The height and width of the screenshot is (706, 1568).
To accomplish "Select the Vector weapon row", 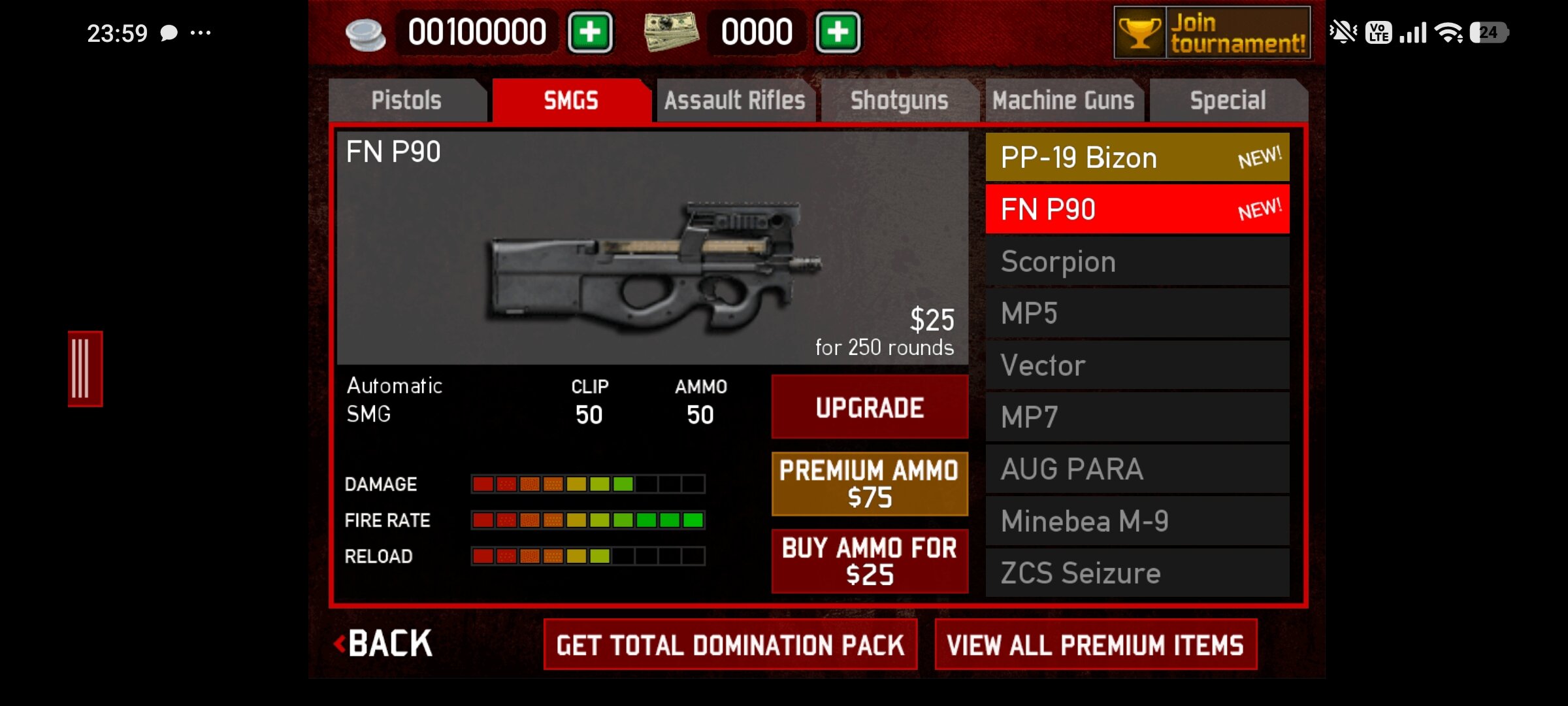I will [x=1137, y=365].
